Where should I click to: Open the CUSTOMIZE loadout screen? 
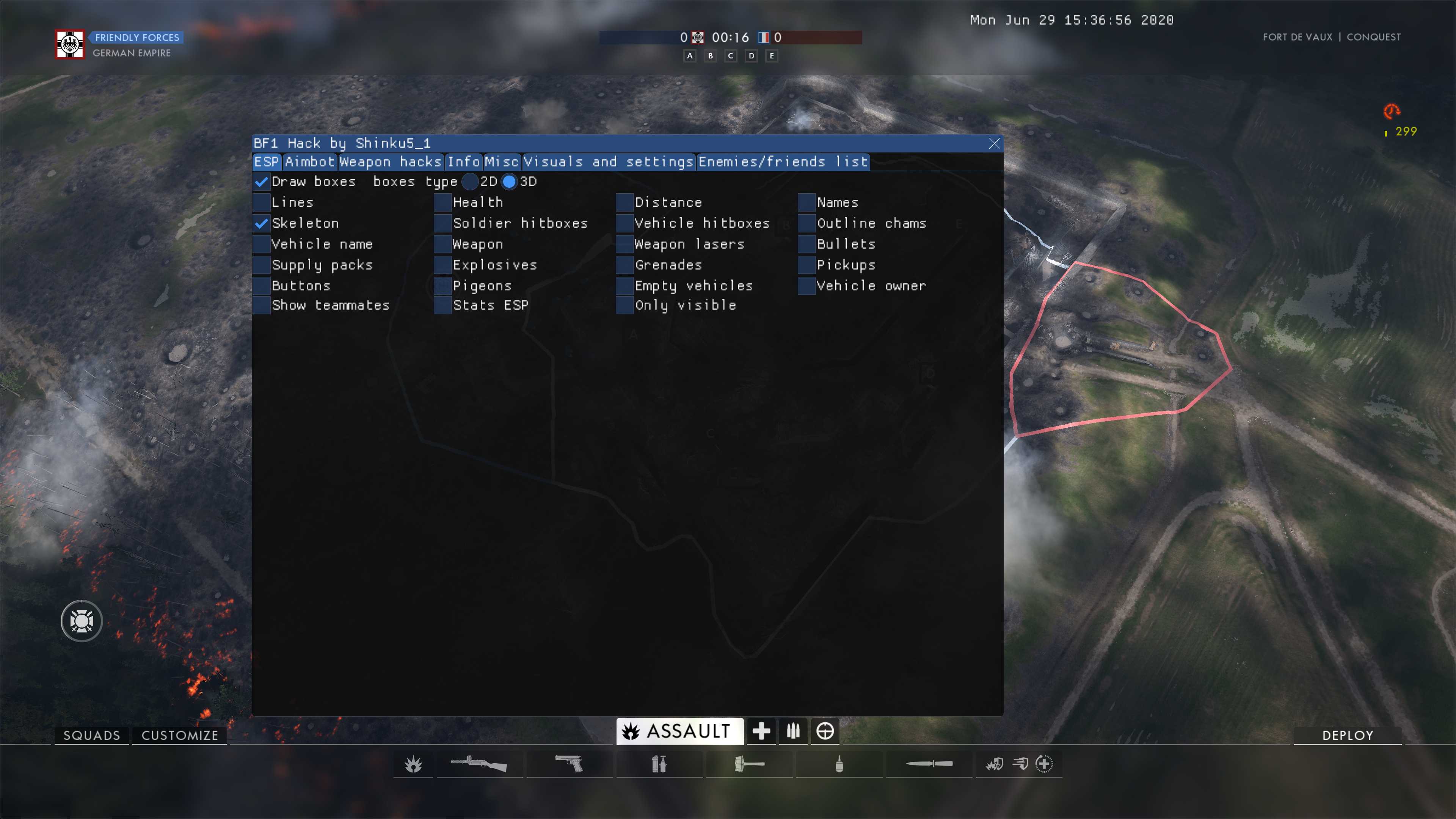click(180, 735)
